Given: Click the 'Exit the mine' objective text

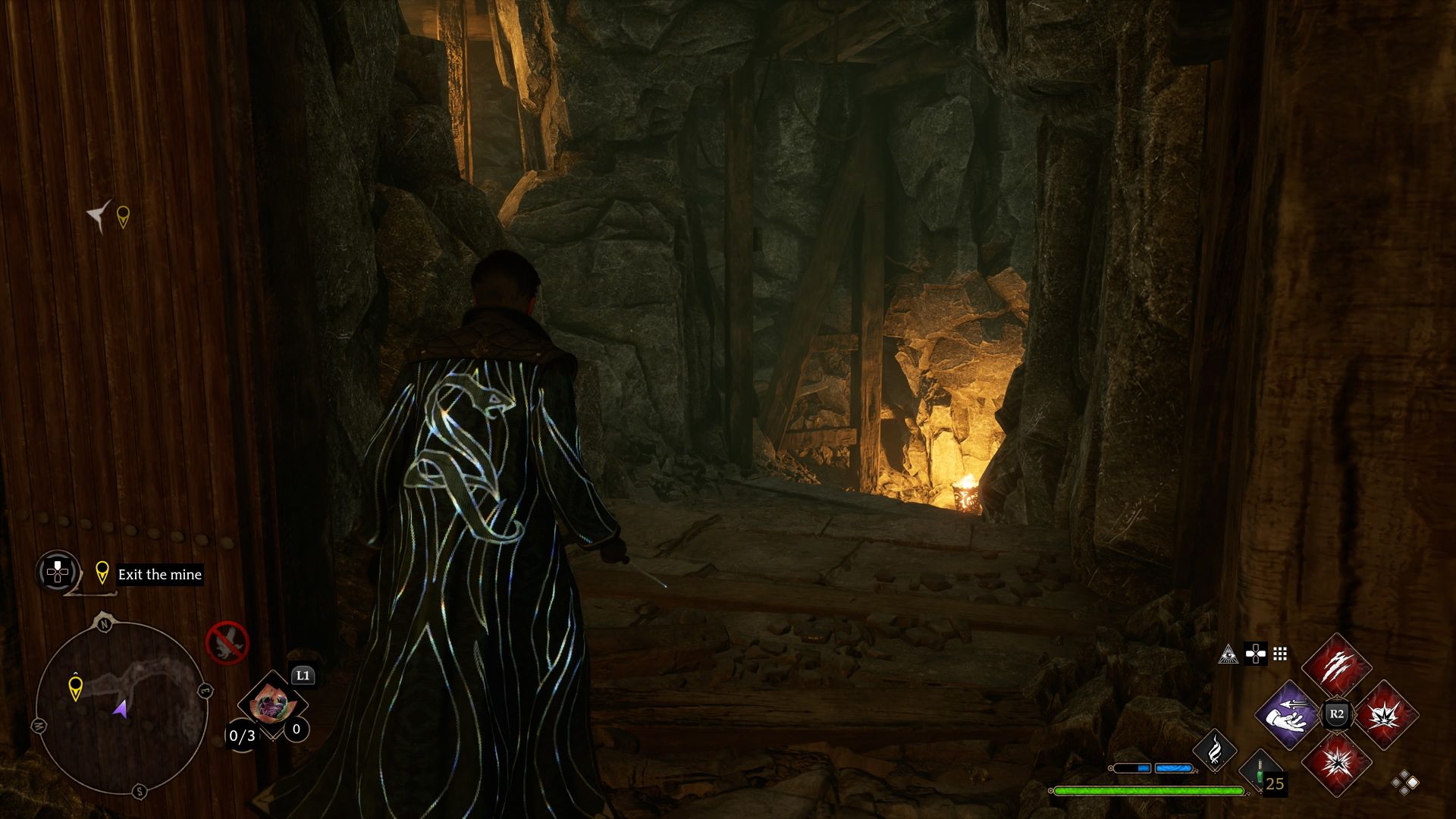Looking at the screenshot, I should coord(158,575).
